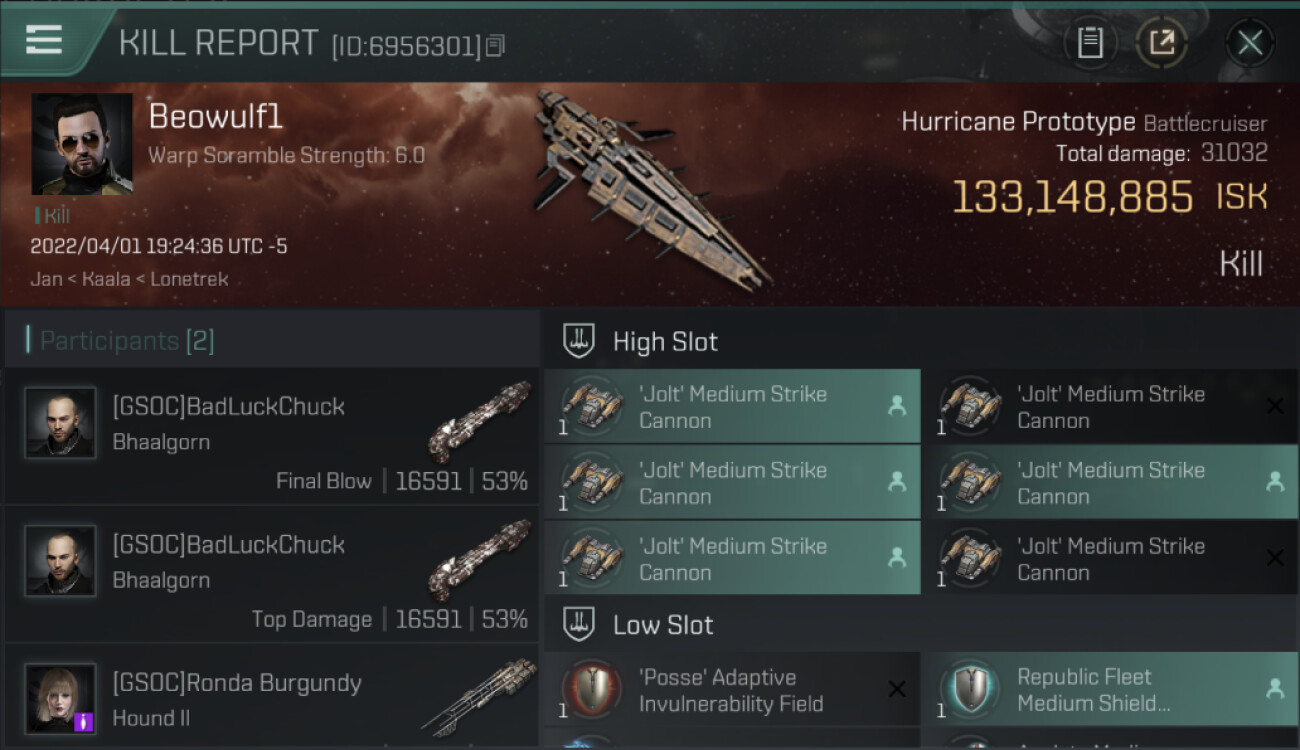Share the kill report externally
This screenshot has width=1300, height=750.
tap(1161, 43)
